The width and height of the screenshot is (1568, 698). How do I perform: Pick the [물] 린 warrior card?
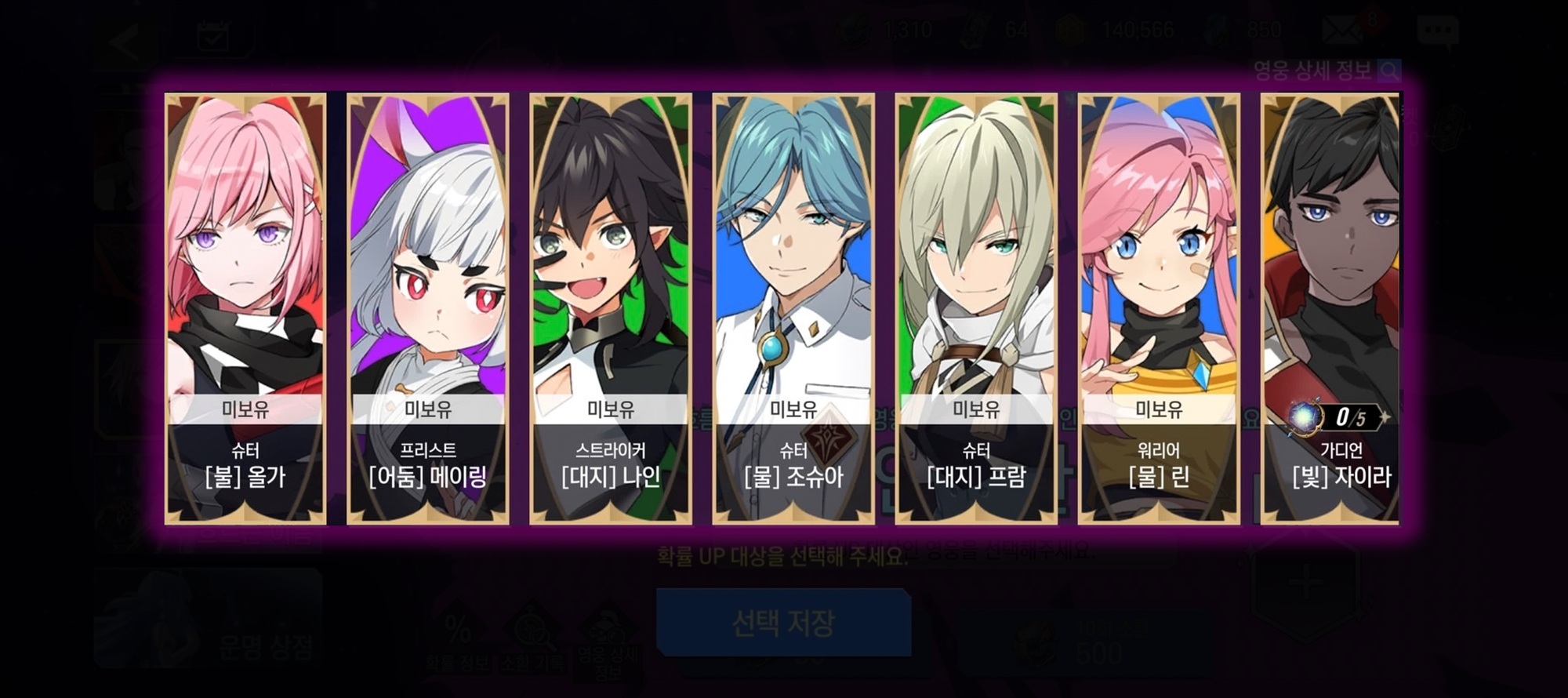1159,308
